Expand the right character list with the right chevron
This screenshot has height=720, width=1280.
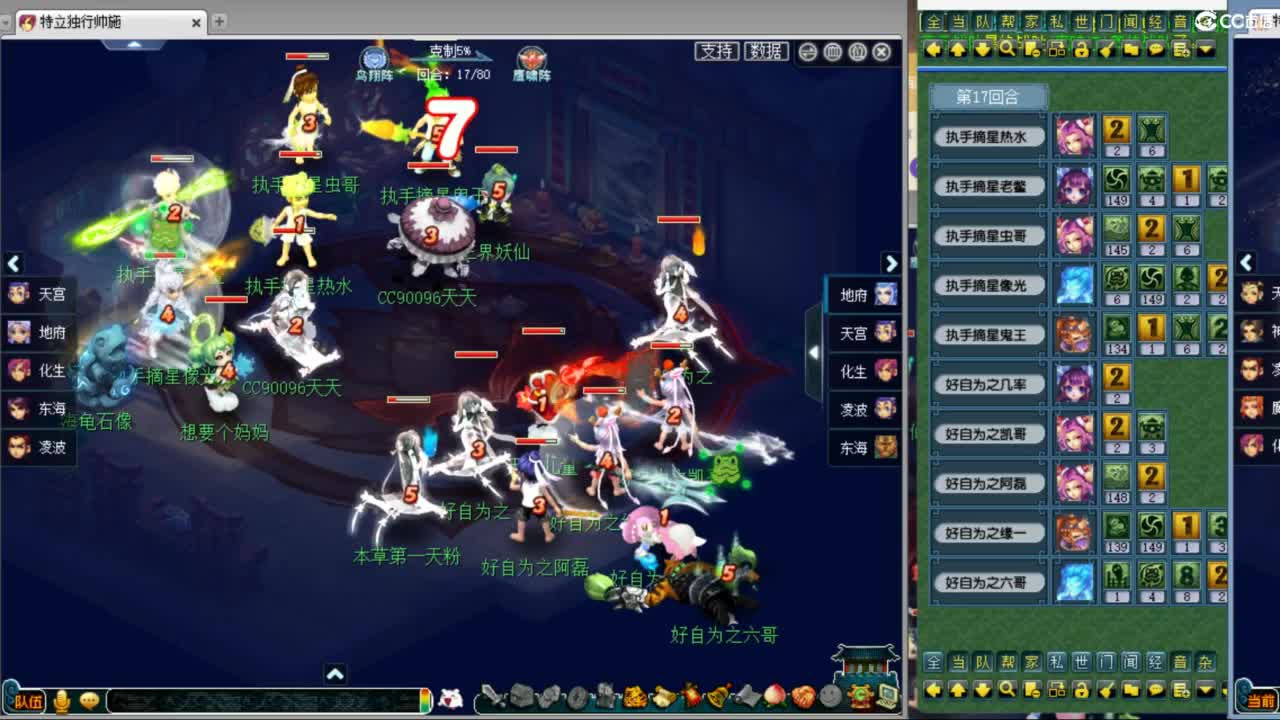[x=891, y=263]
